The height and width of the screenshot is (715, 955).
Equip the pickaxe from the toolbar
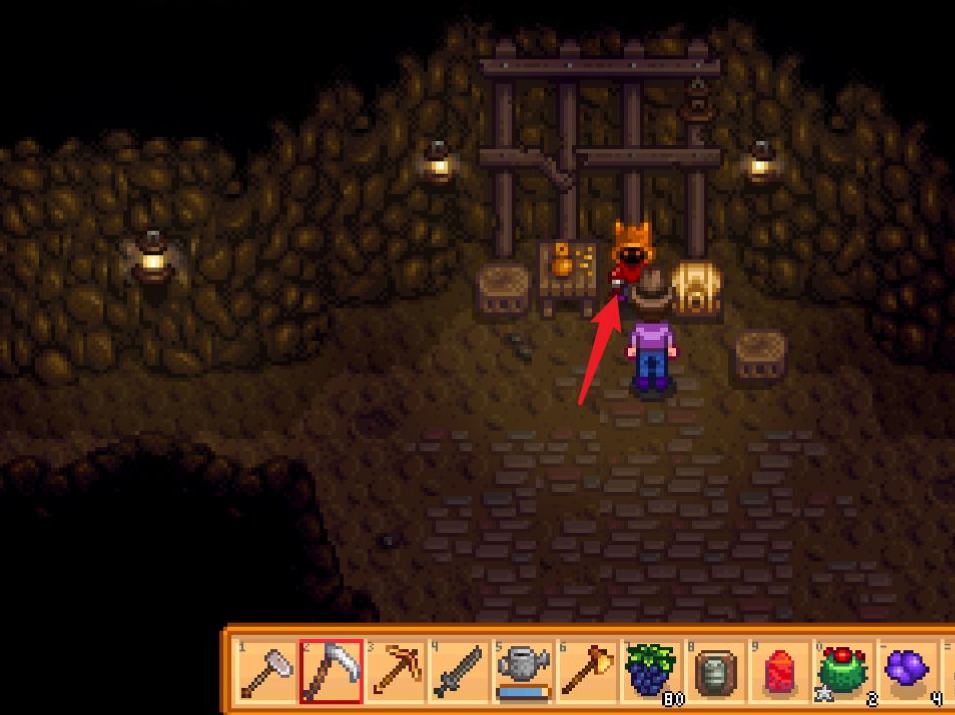click(x=395, y=670)
